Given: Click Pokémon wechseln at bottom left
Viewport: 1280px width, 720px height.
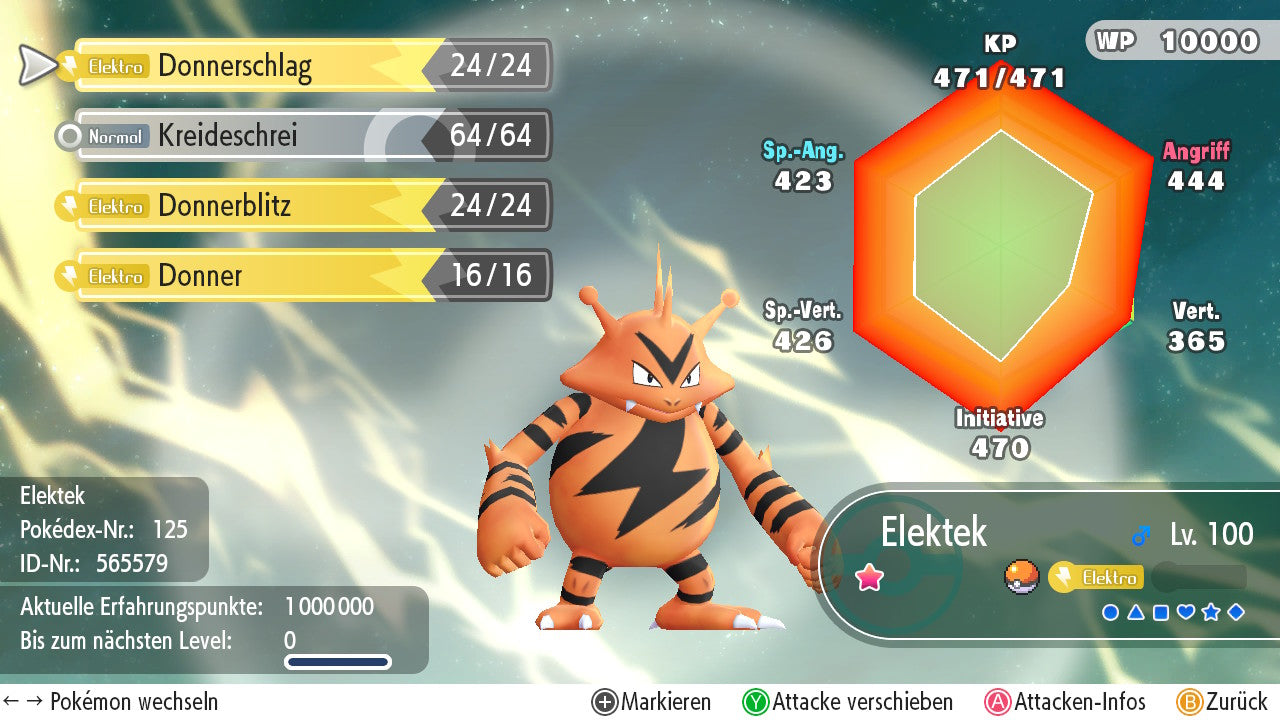Looking at the screenshot, I should (110, 702).
